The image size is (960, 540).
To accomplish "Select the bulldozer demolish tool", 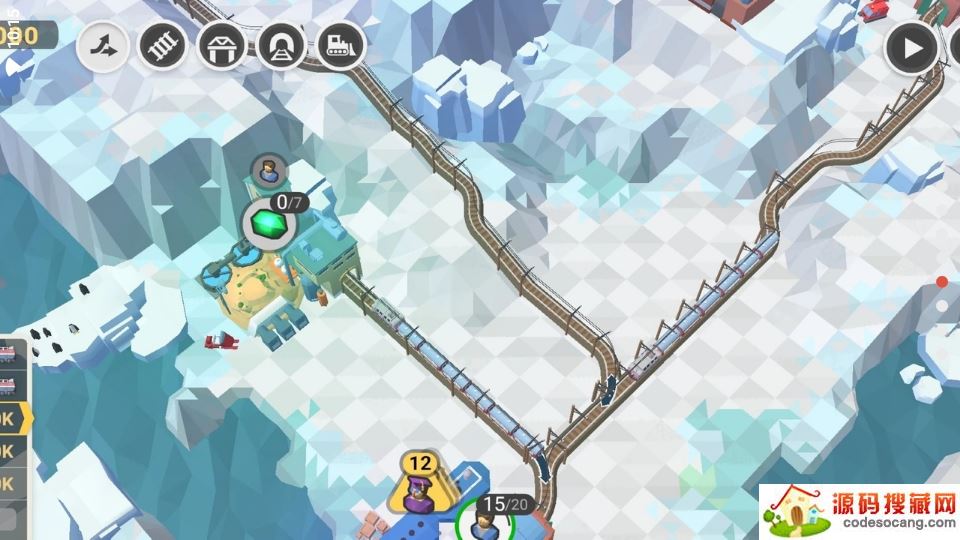I will point(340,45).
